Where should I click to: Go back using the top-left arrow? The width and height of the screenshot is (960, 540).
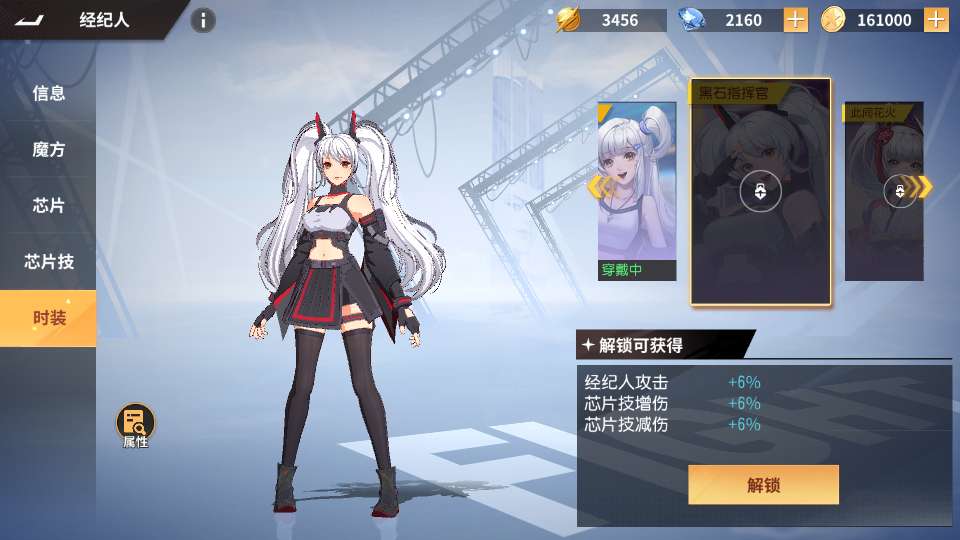coord(30,20)
